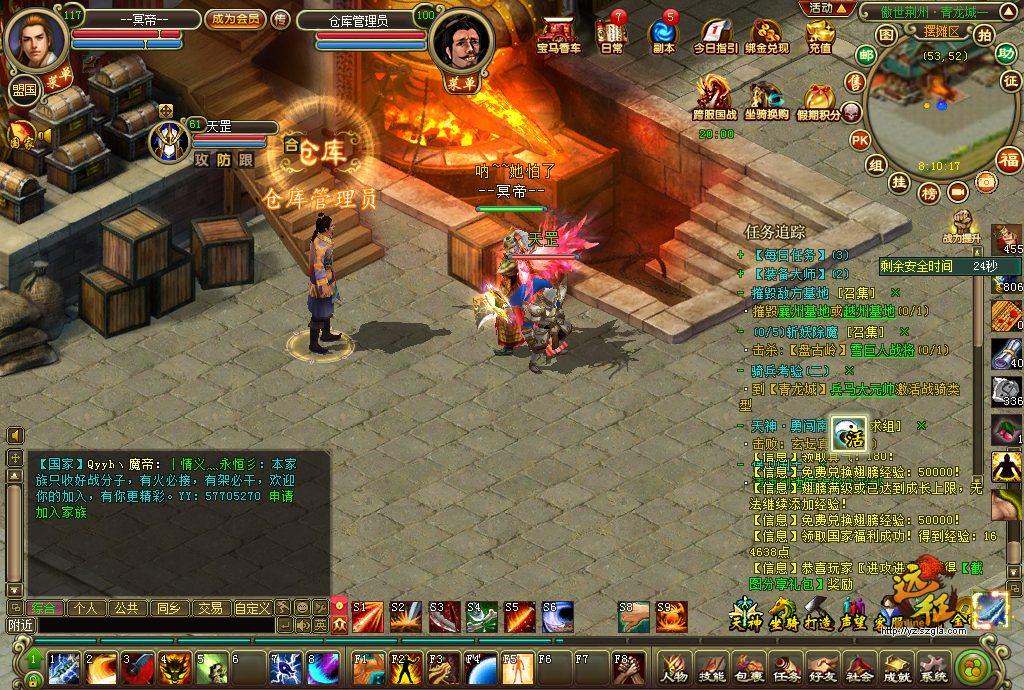Expand the 活动 events dropdown
The width and height of the screenshot is (1024, 690).
[x=826, y=8]
